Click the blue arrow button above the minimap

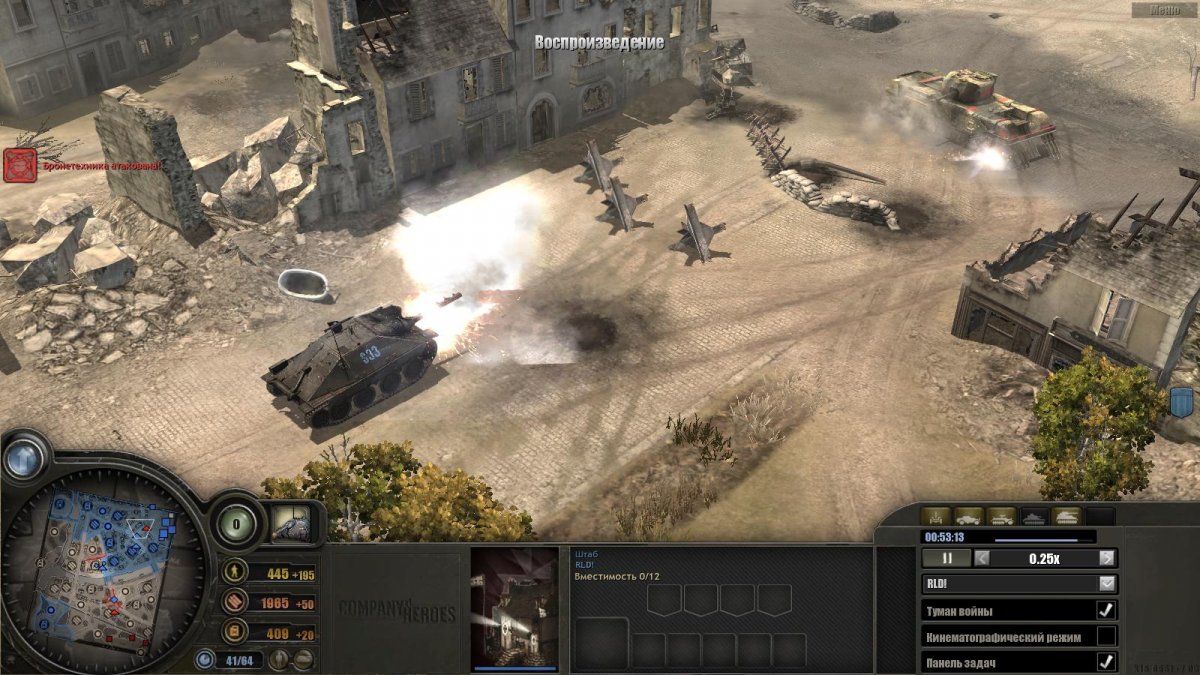(23, 459)
